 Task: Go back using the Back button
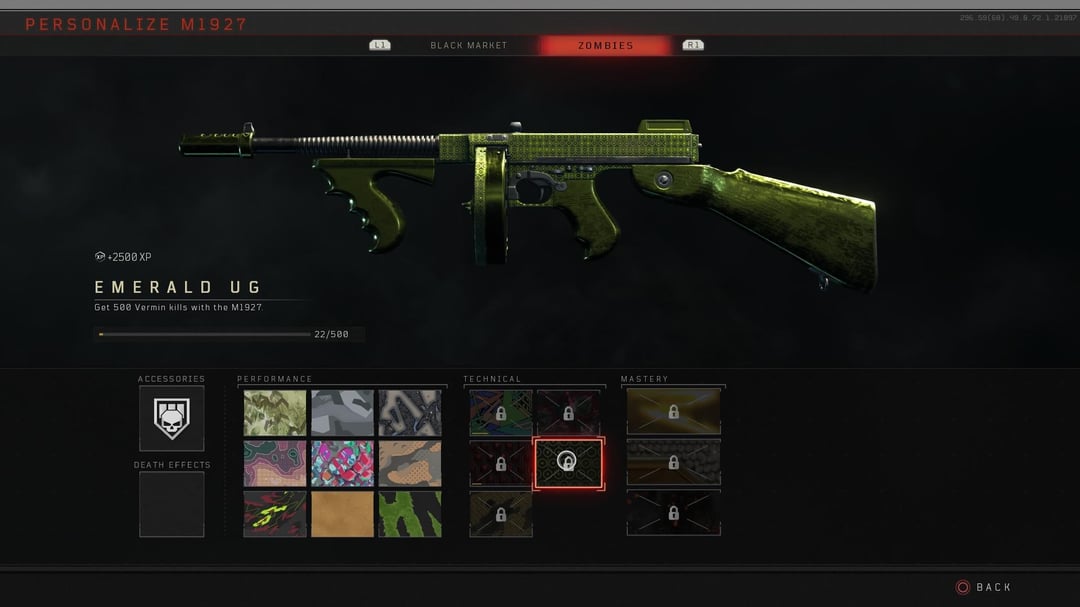click(984, 587)
